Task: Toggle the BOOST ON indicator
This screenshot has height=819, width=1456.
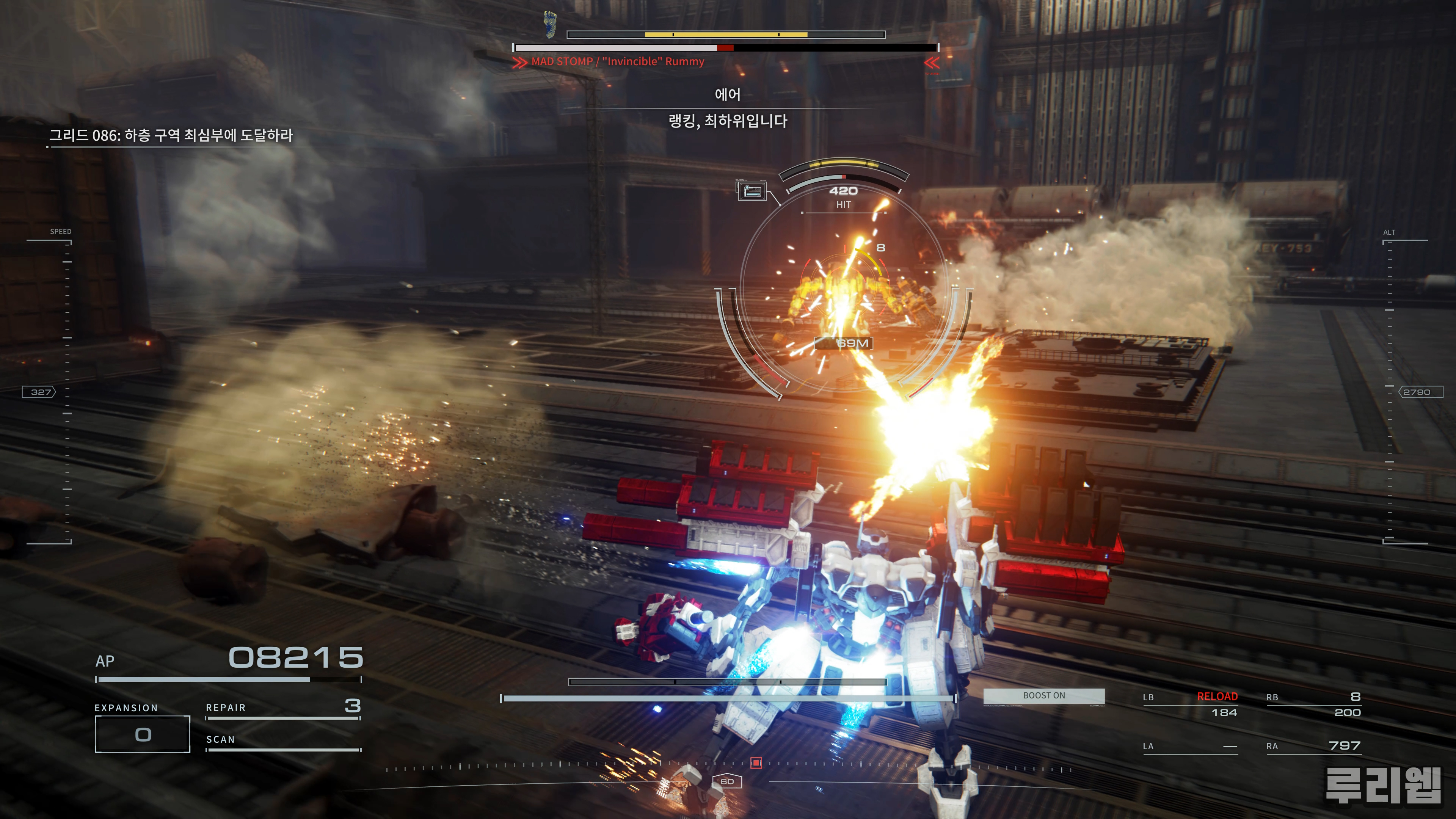Action: pyautogui.click(x=1044, y=696)
